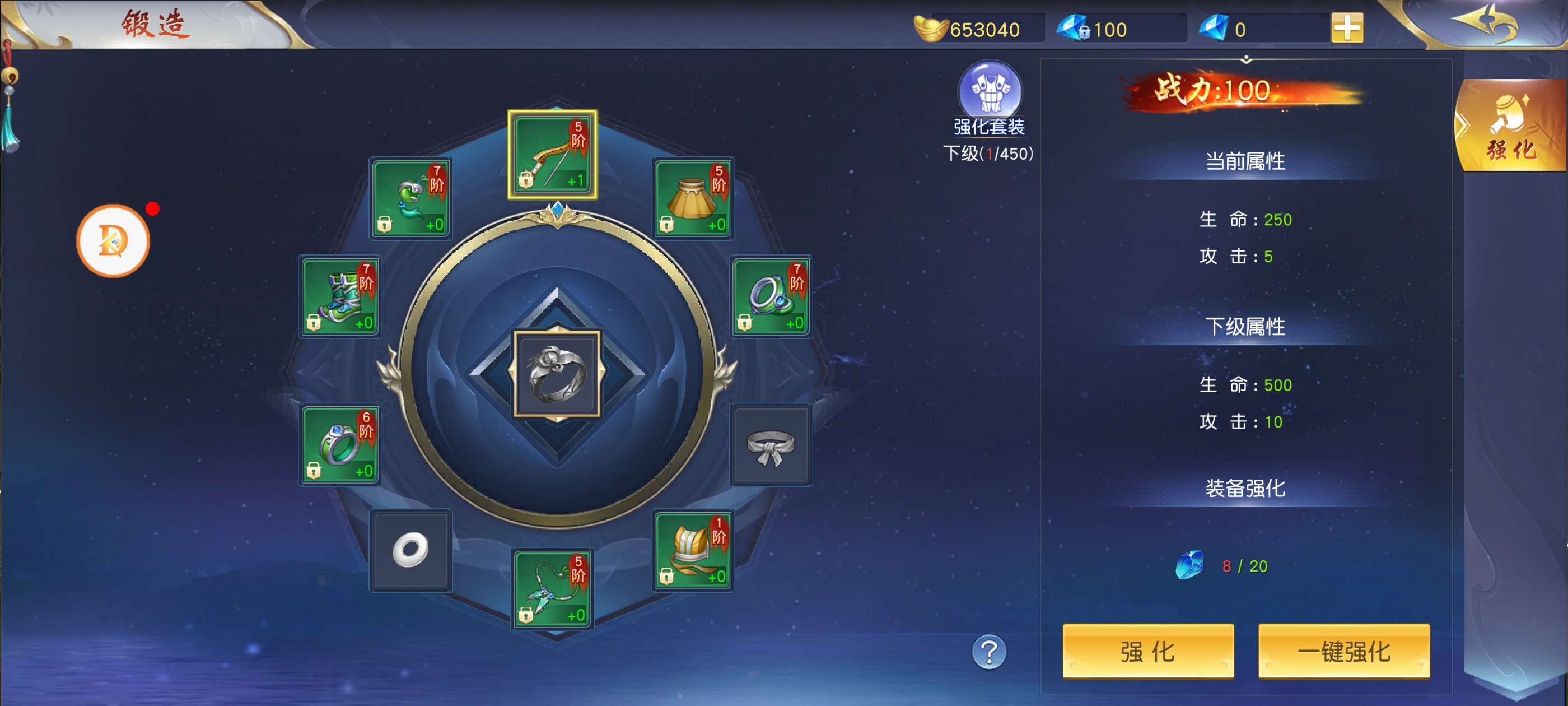The height and width of the screenshot is (706, 1568).
Task: Click the 强化 enhance button
Action: 1147,651
